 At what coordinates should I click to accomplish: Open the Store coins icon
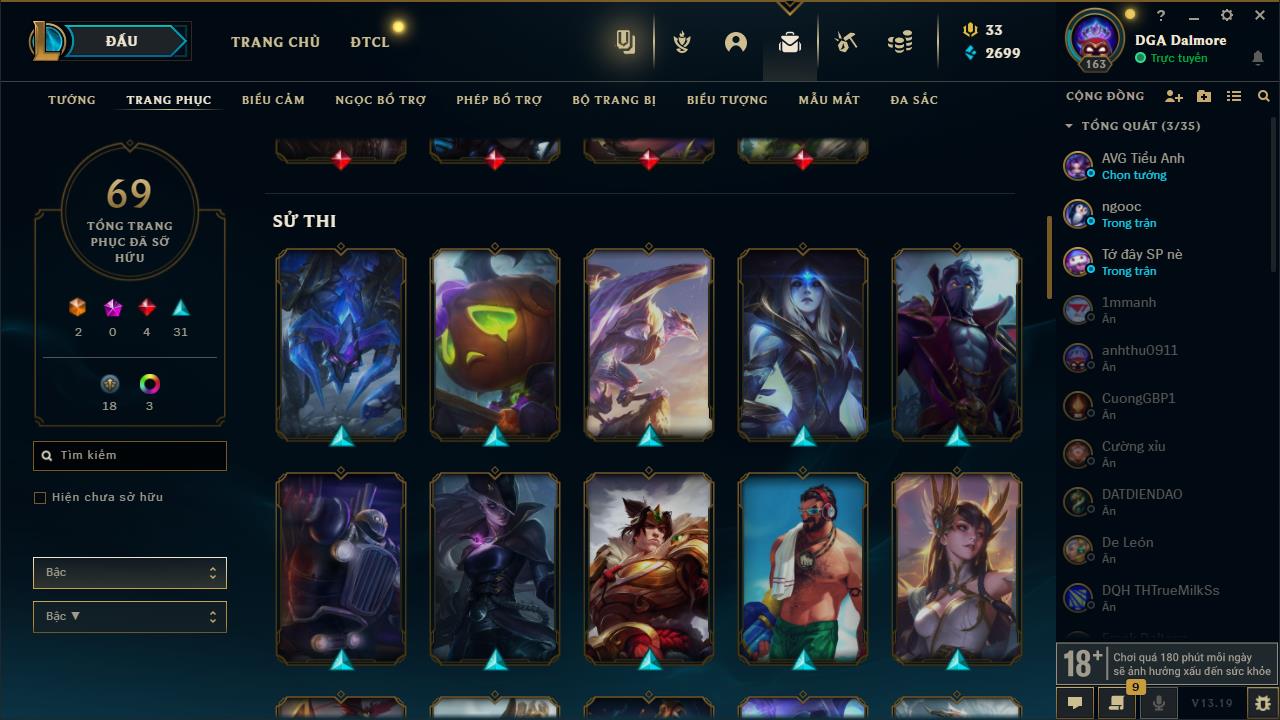pos(899,42)
